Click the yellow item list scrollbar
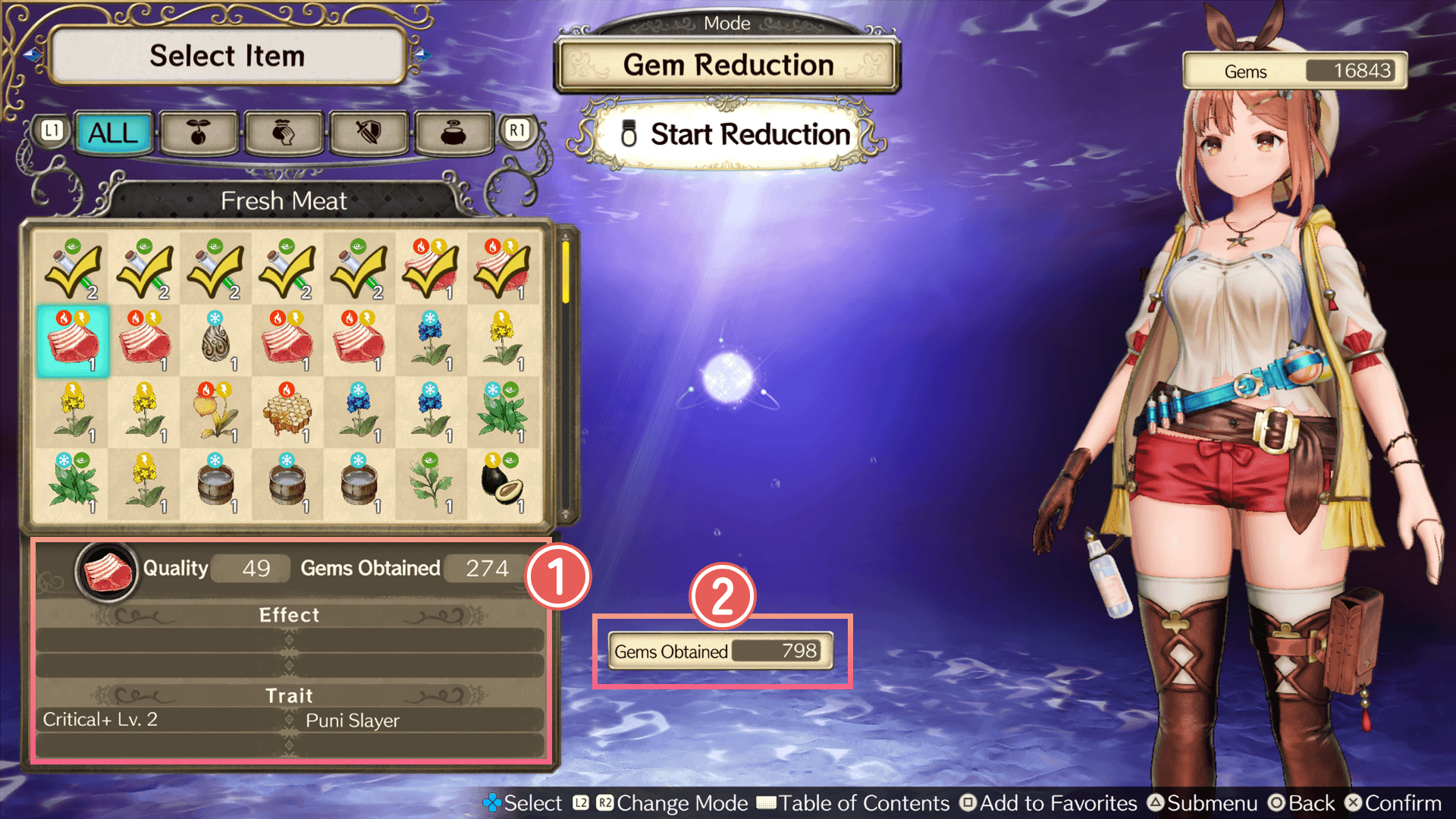 pyautogui.click(x=566, y=271)
